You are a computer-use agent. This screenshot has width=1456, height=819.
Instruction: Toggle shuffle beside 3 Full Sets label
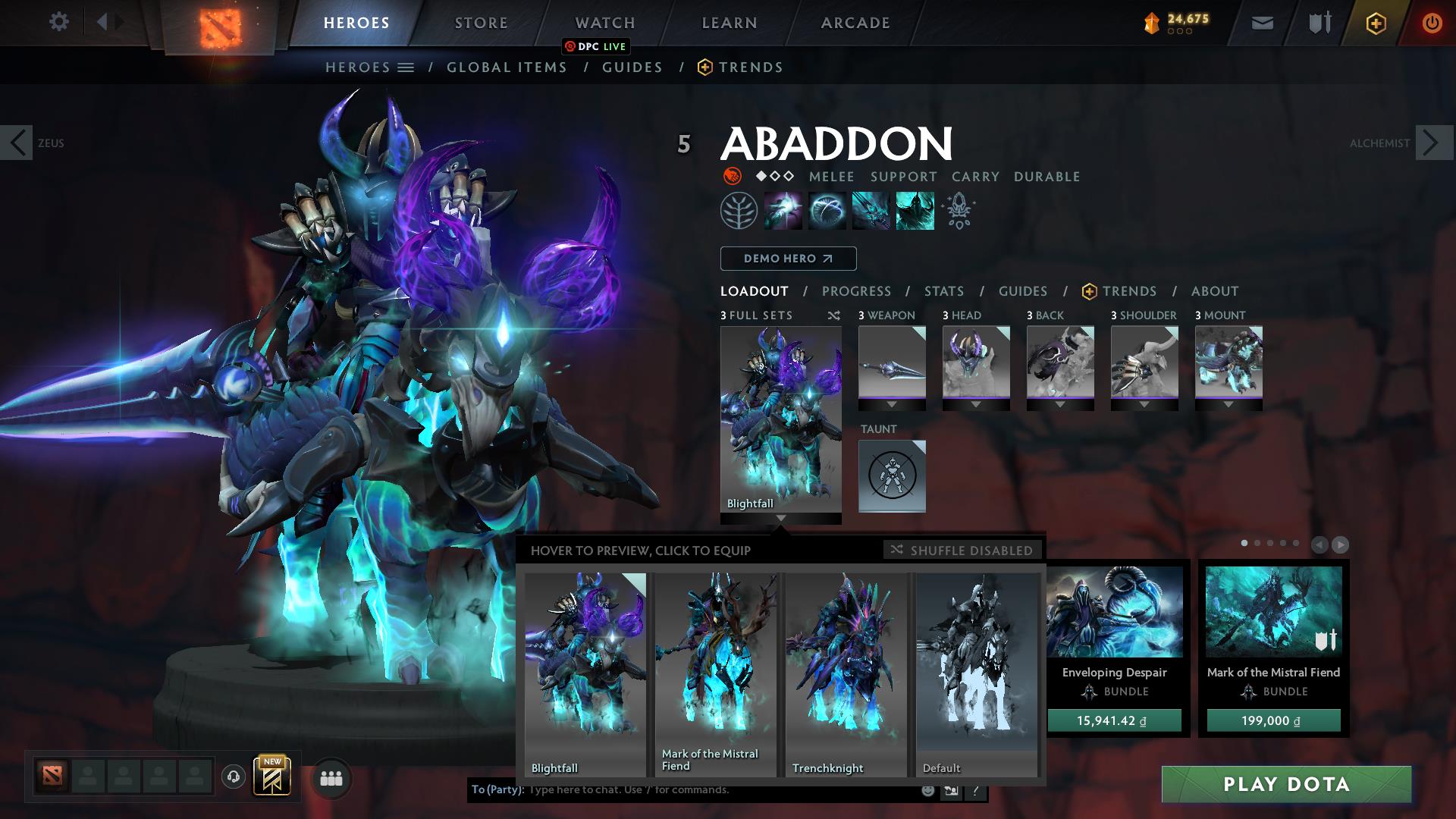(836, 315)
